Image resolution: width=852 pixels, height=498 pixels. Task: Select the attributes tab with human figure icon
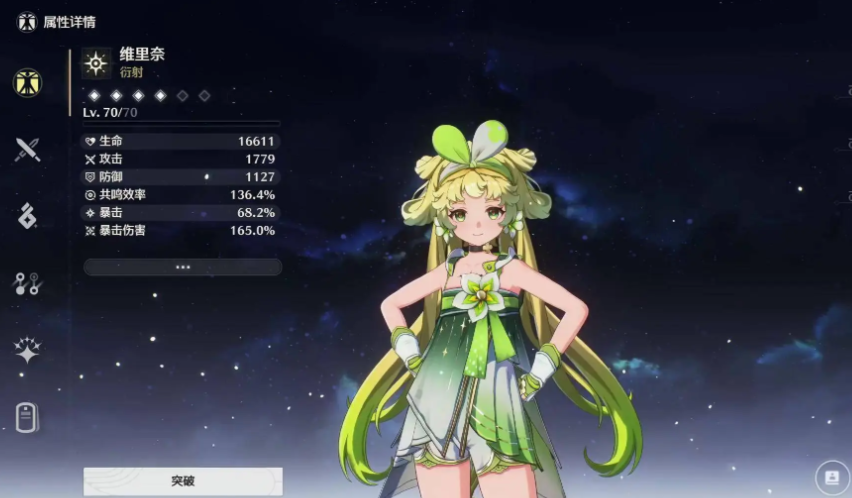27,83
